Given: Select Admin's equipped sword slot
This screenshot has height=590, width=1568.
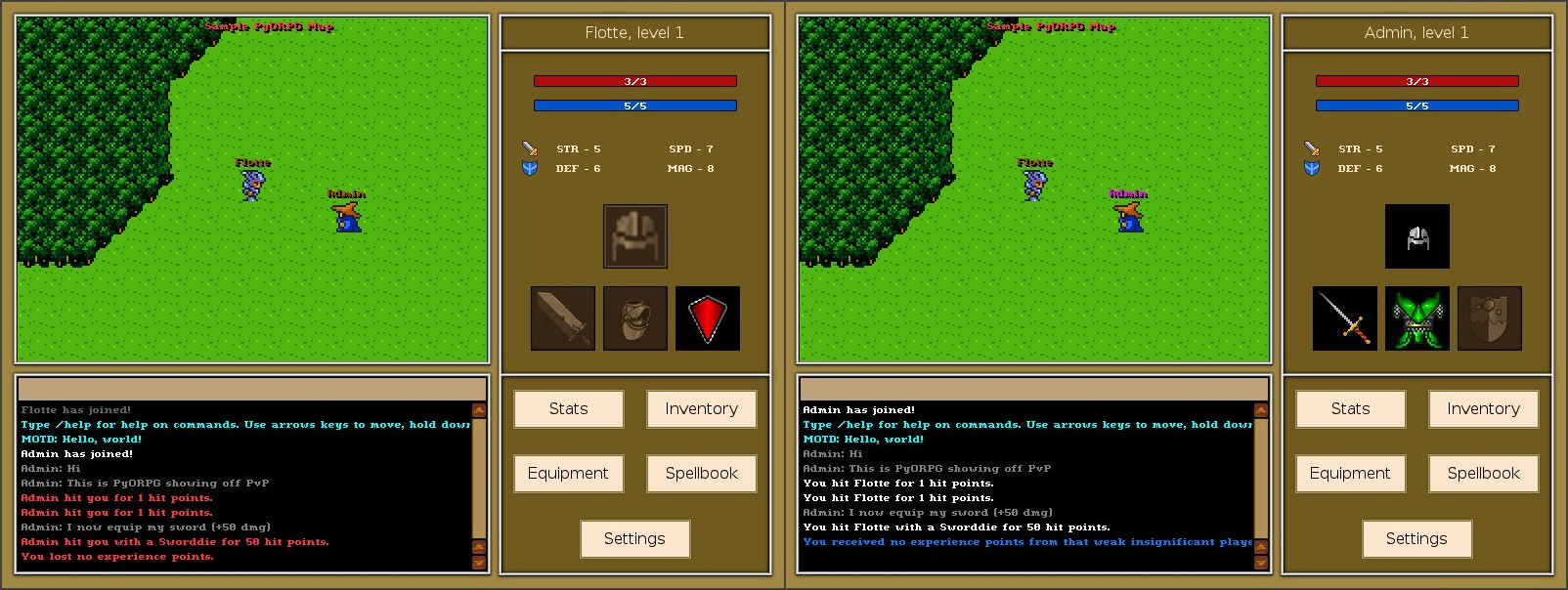Looking at the screenshot, I should point(1345,318).
